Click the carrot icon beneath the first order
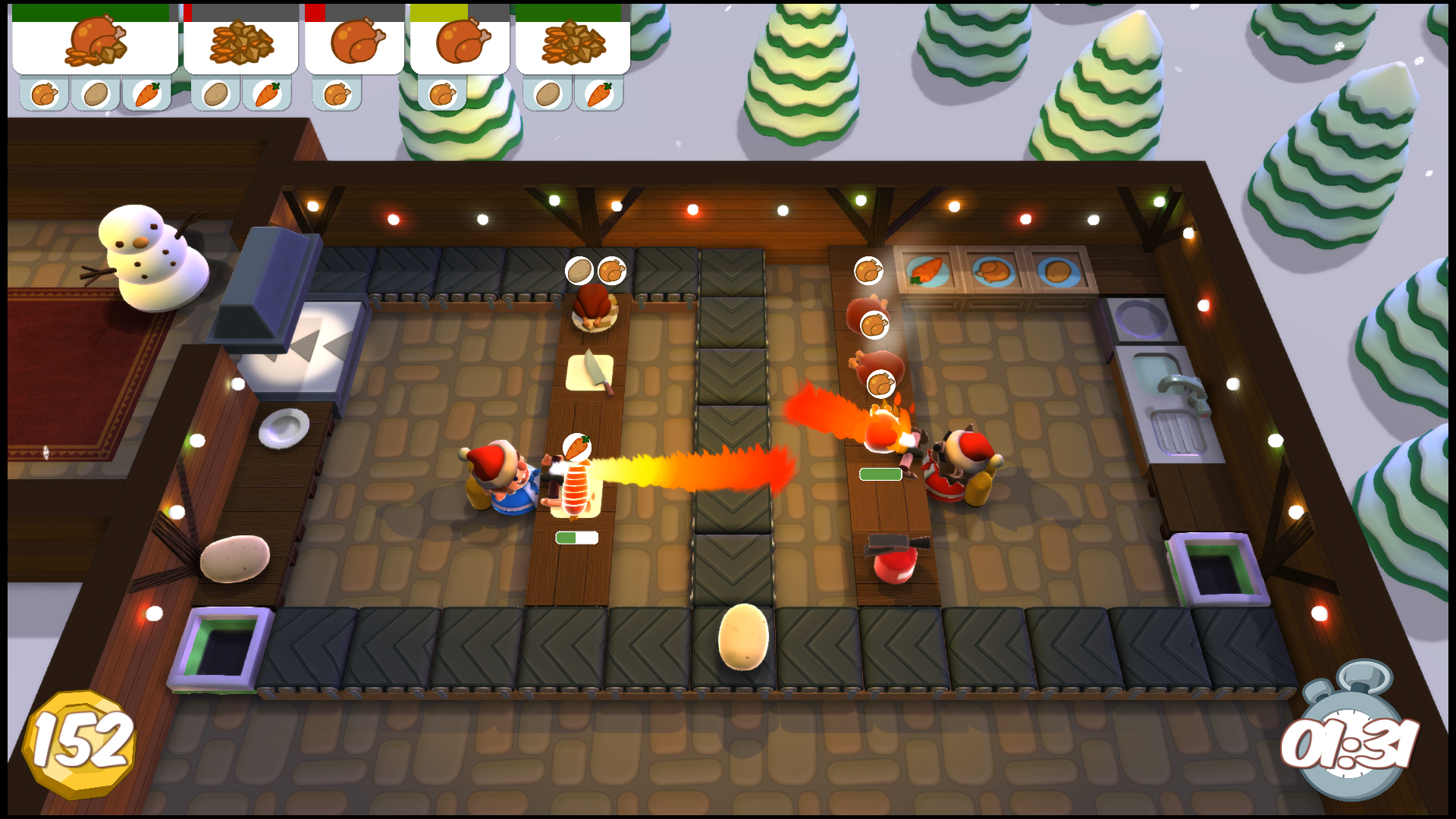 [x=146, y=93]
